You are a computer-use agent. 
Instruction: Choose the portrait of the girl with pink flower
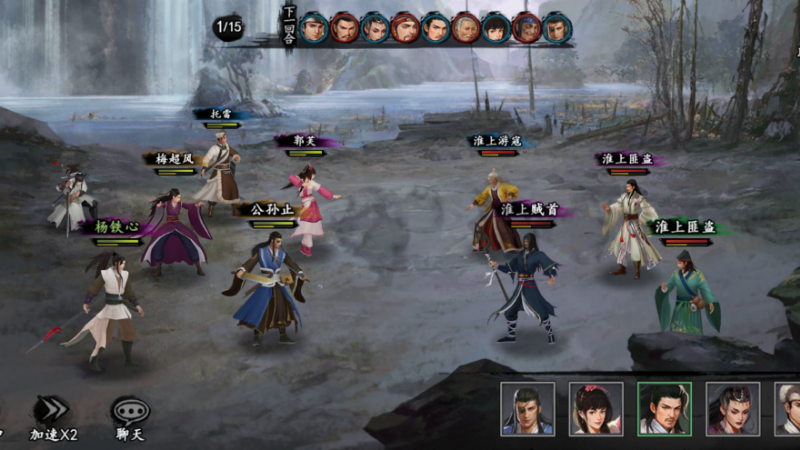(x=596, y=408)
